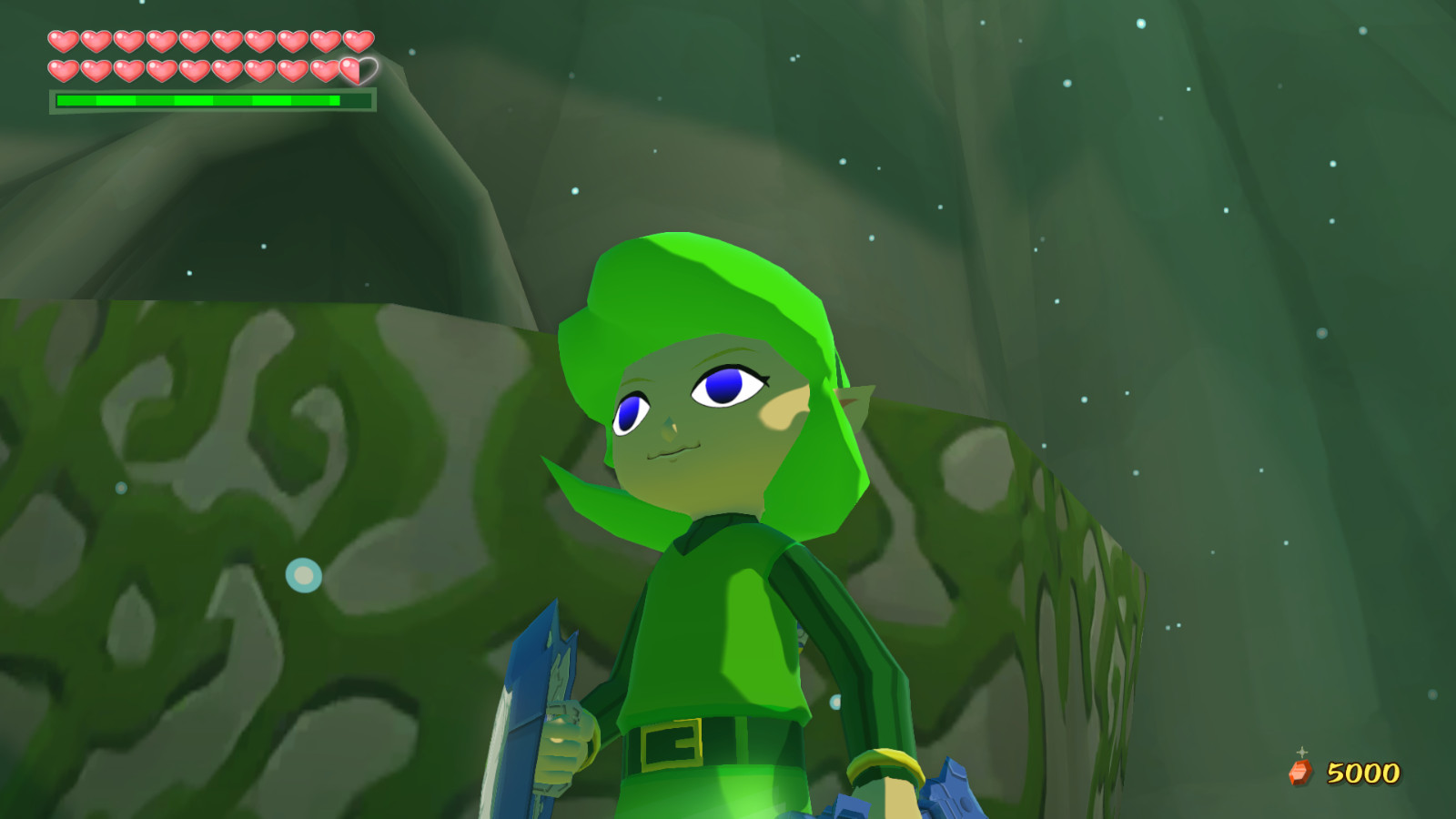Click the sparkle above the rupee gem
Screen dimensions: 1456x819
click(1301, 753)
